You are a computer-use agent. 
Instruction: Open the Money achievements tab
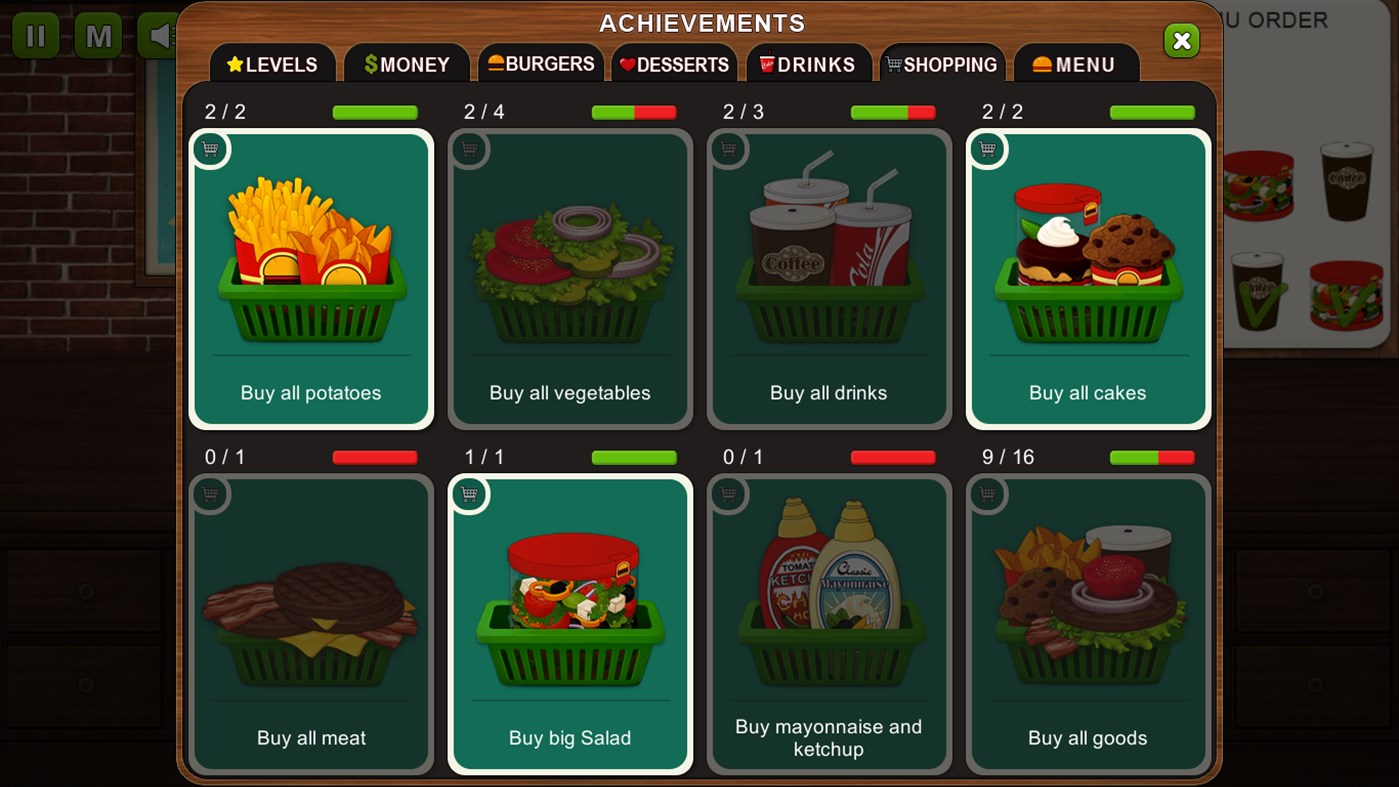click(x=406, y=63)
